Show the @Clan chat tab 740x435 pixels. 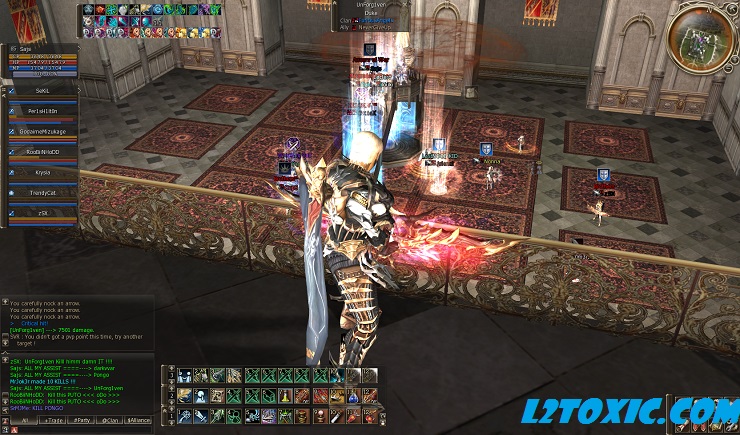110,419
